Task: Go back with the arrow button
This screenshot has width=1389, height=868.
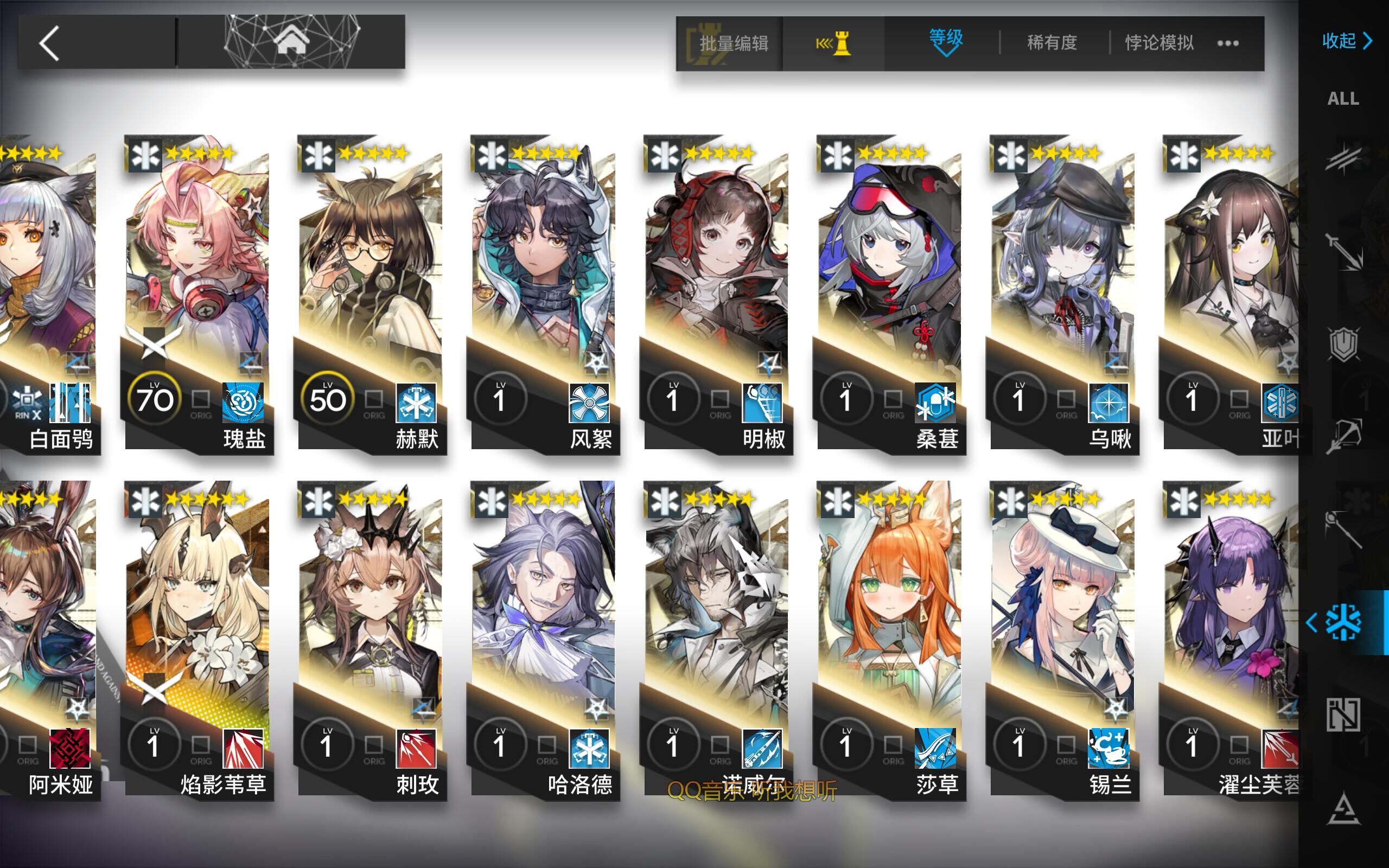Action: (x=50, y=43)
